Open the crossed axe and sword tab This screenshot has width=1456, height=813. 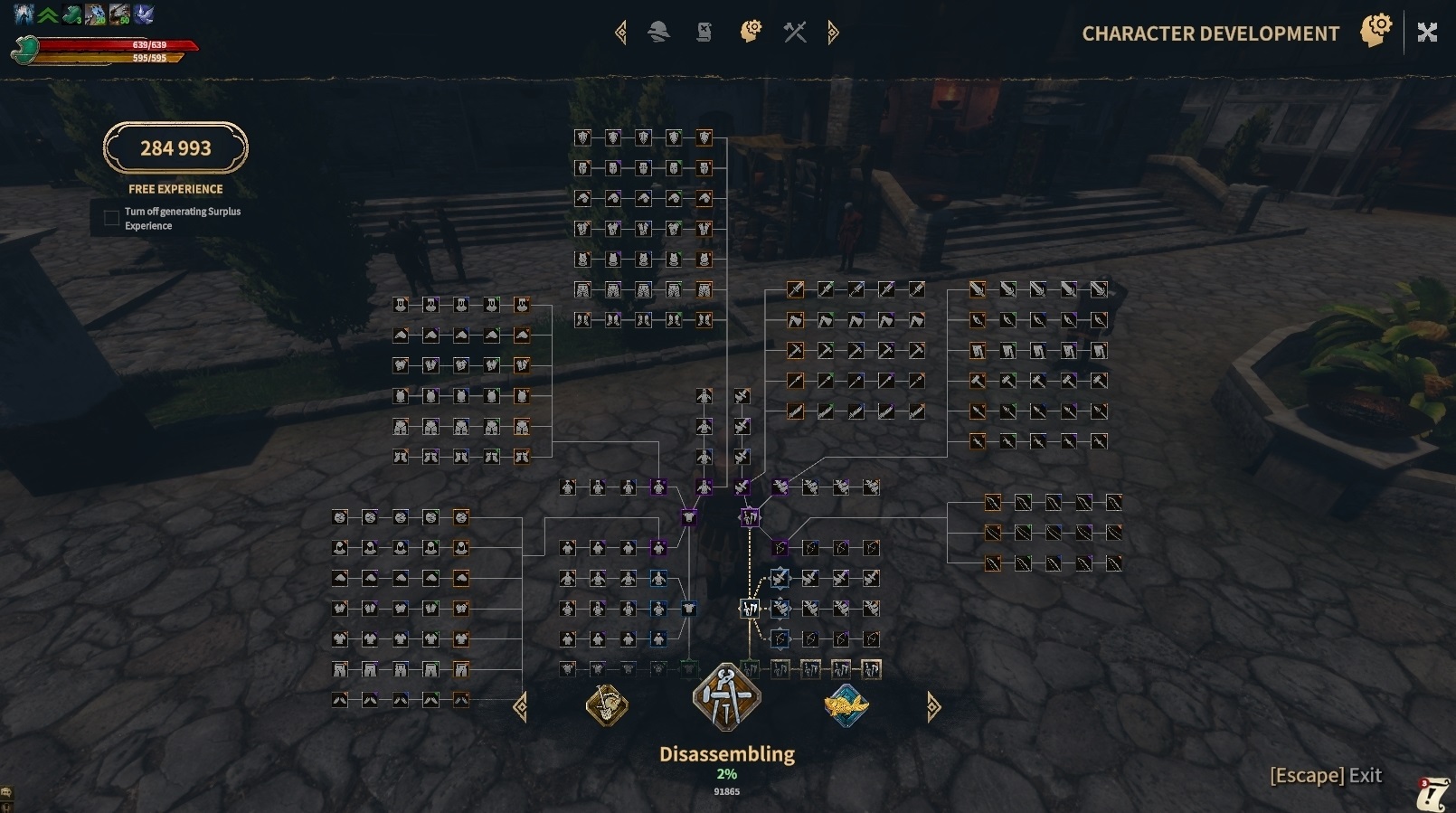795,33
